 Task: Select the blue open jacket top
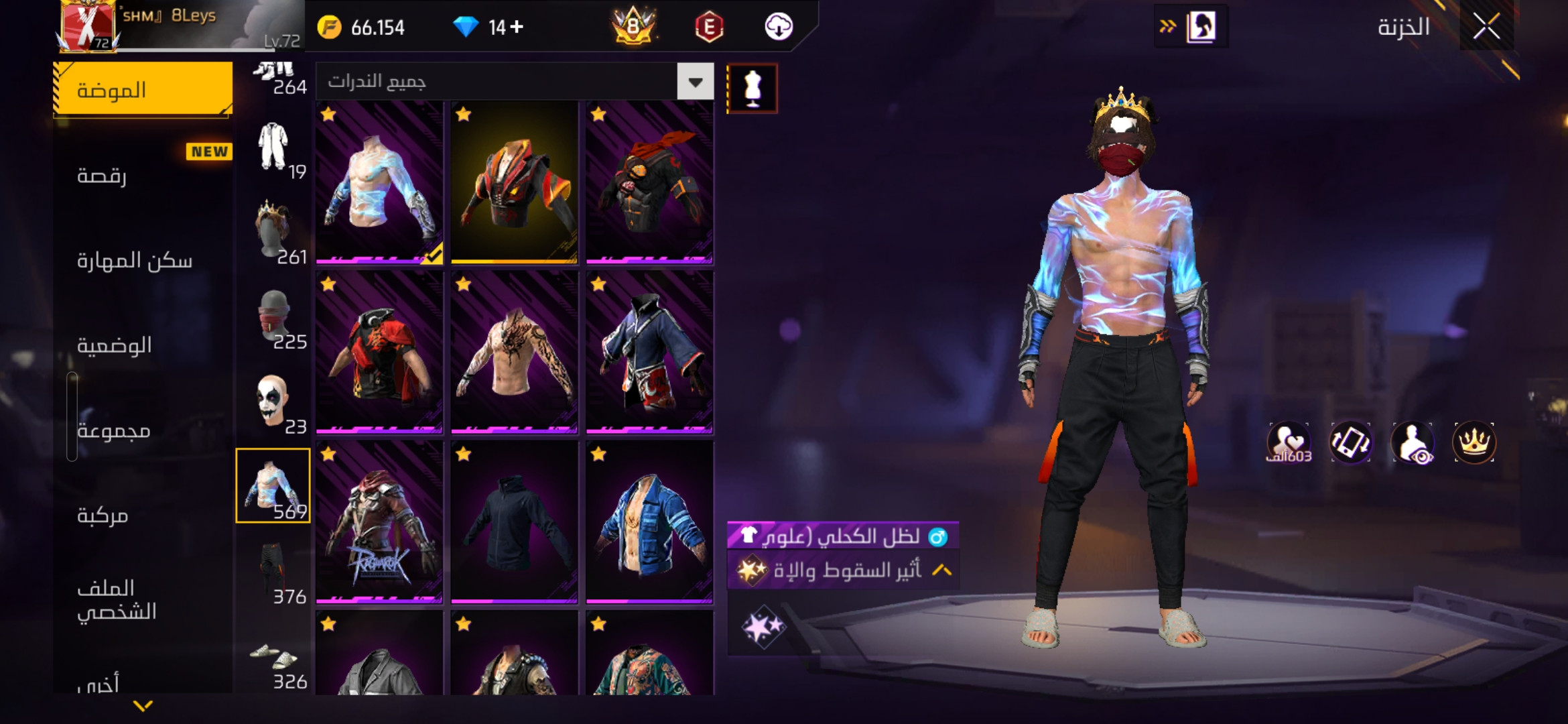click(649, 523)
